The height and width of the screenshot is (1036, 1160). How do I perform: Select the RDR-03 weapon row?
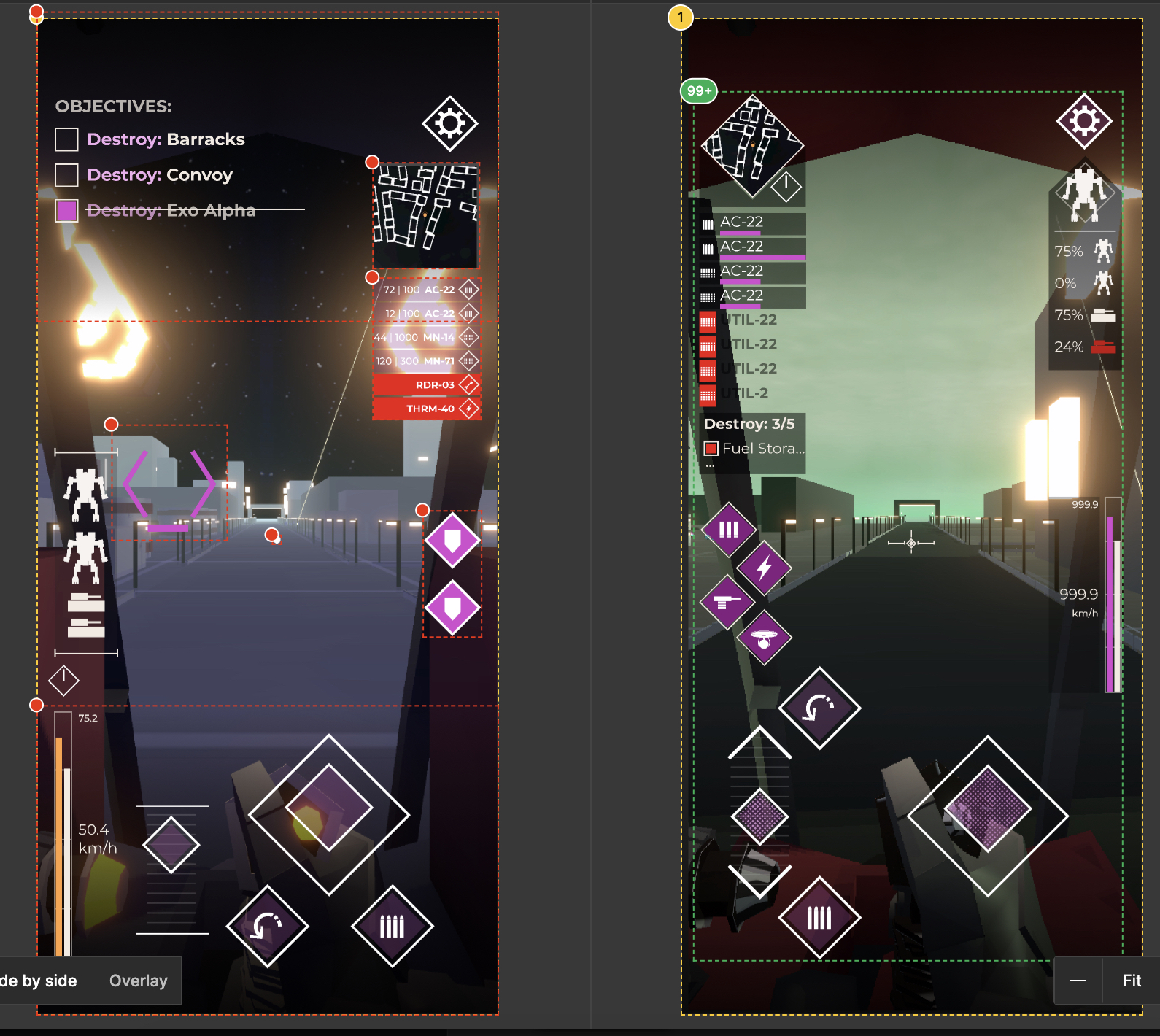427,384
